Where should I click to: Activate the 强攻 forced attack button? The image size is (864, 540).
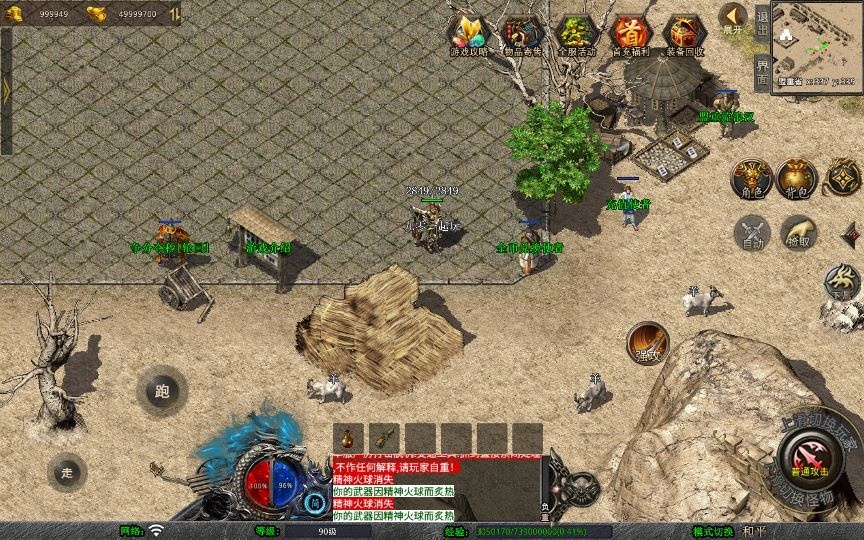pos(647,343)
